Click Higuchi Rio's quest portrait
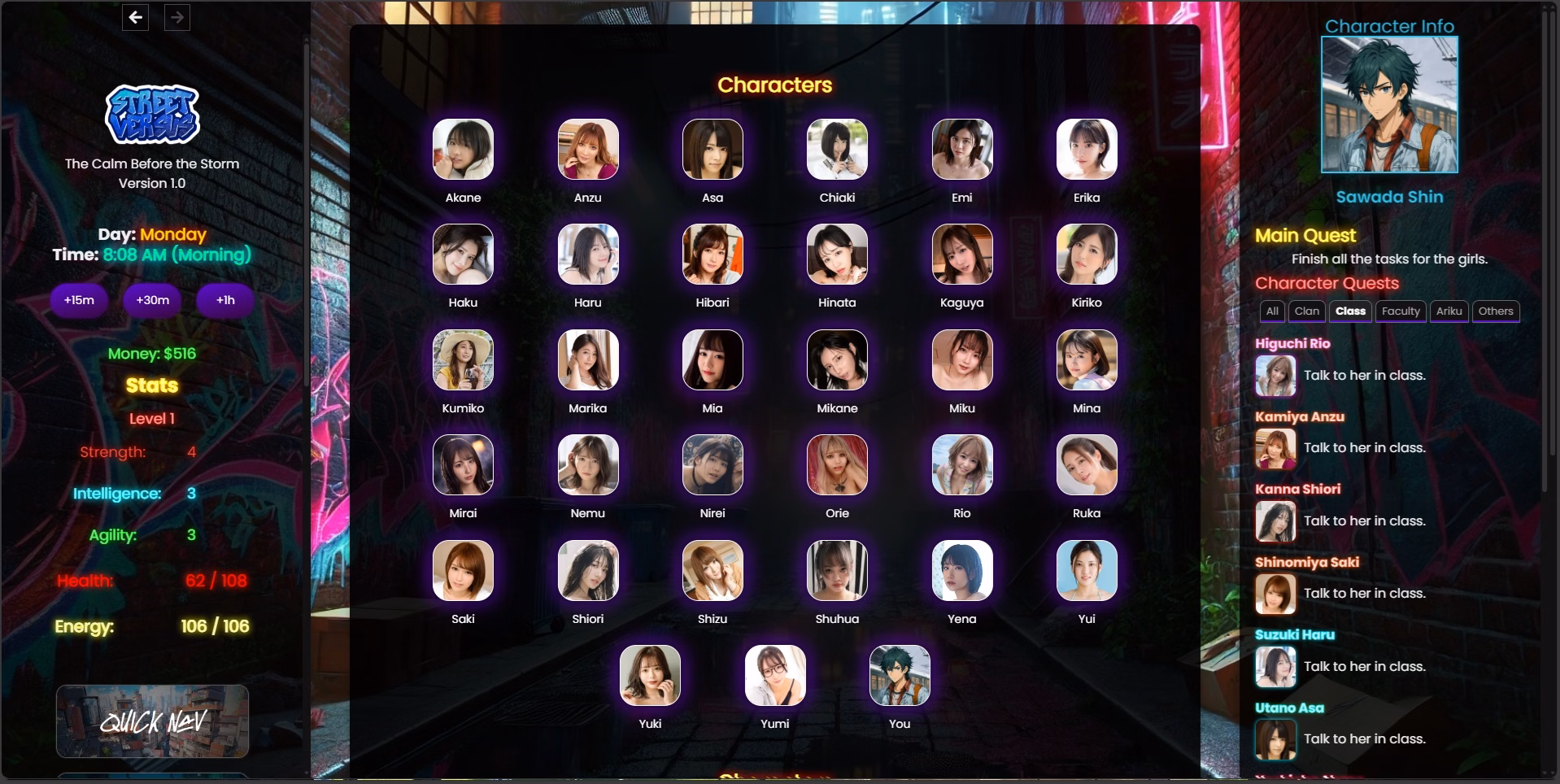 coord(1275,376)
